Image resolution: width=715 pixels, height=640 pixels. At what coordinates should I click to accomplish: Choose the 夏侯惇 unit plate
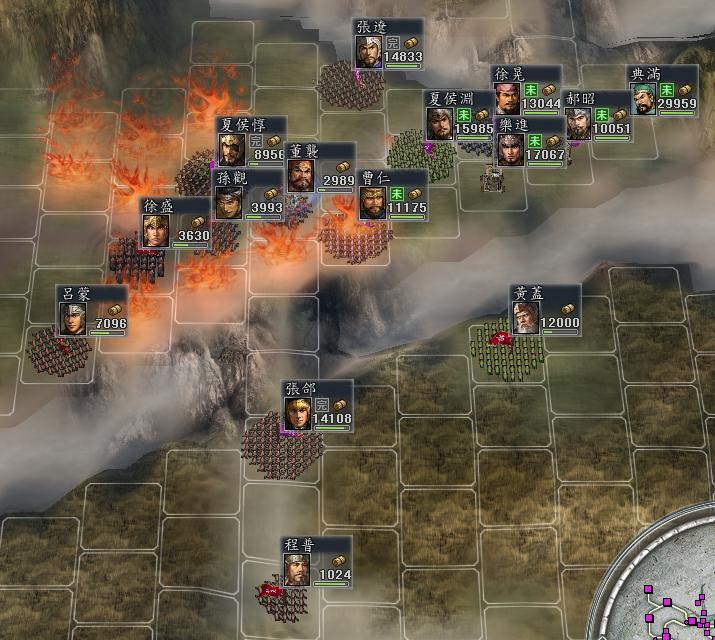coord(251,142)
